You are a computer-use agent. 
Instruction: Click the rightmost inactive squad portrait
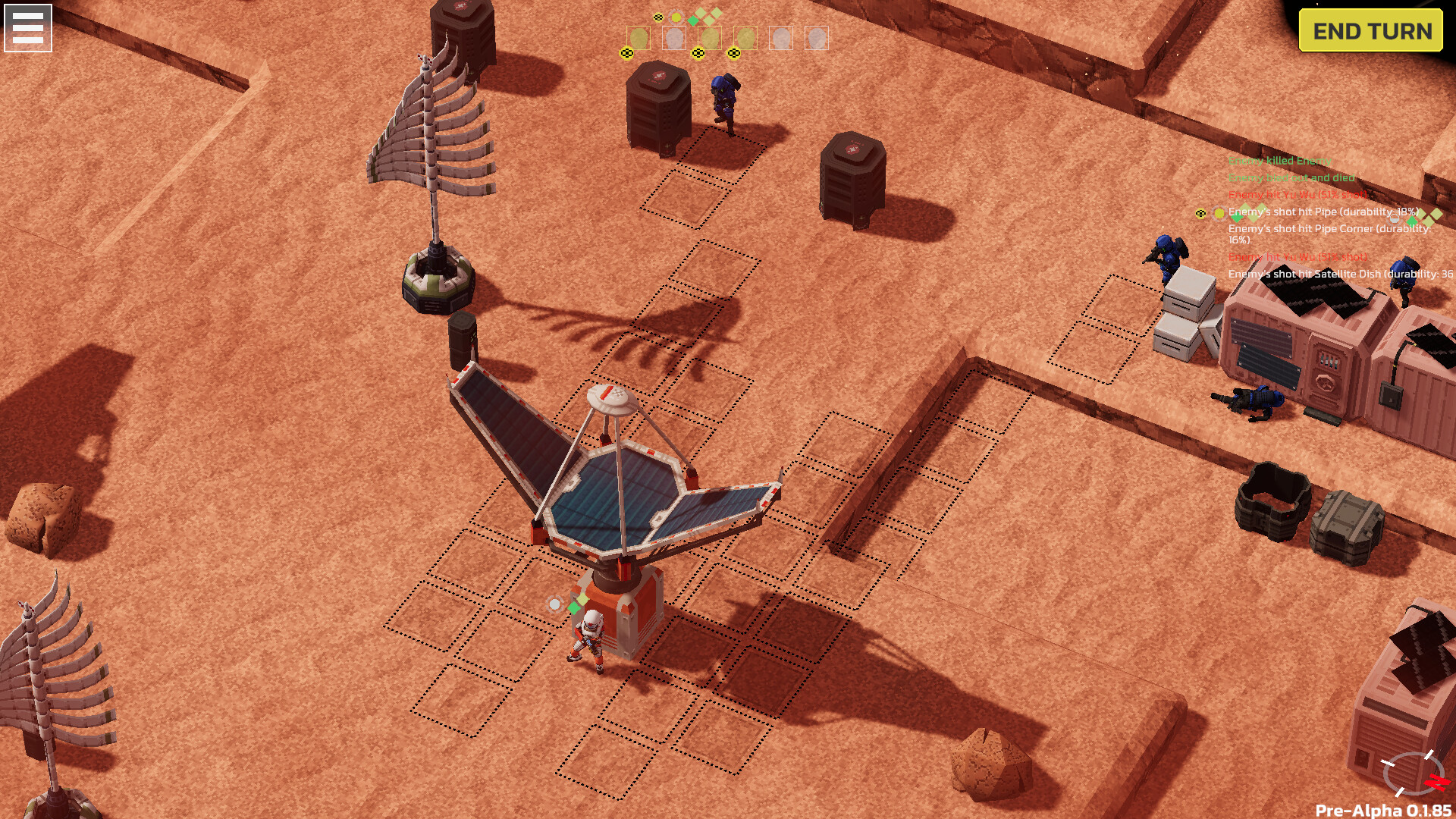tap(817, 39)
